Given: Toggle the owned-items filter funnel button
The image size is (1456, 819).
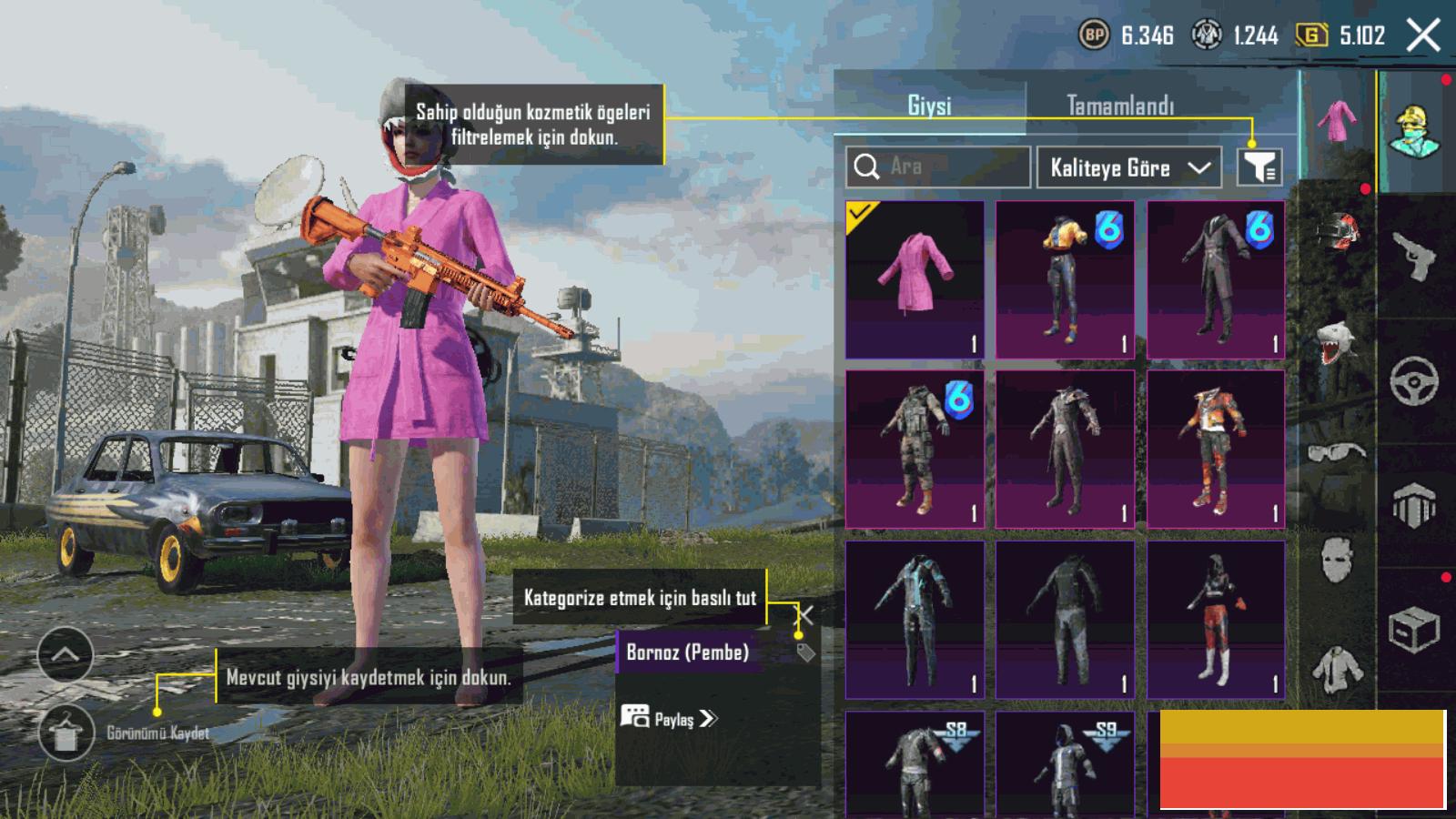Looking at the screenshot, I should coord(1259,167).
